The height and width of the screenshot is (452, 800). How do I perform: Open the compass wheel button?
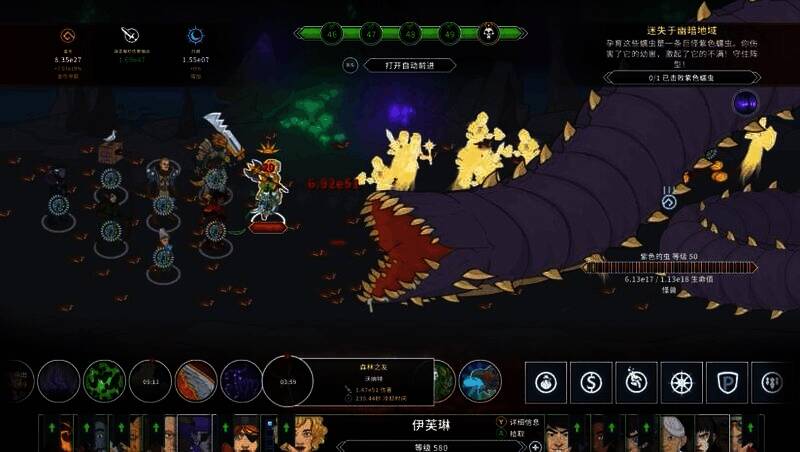coord(681,382)
